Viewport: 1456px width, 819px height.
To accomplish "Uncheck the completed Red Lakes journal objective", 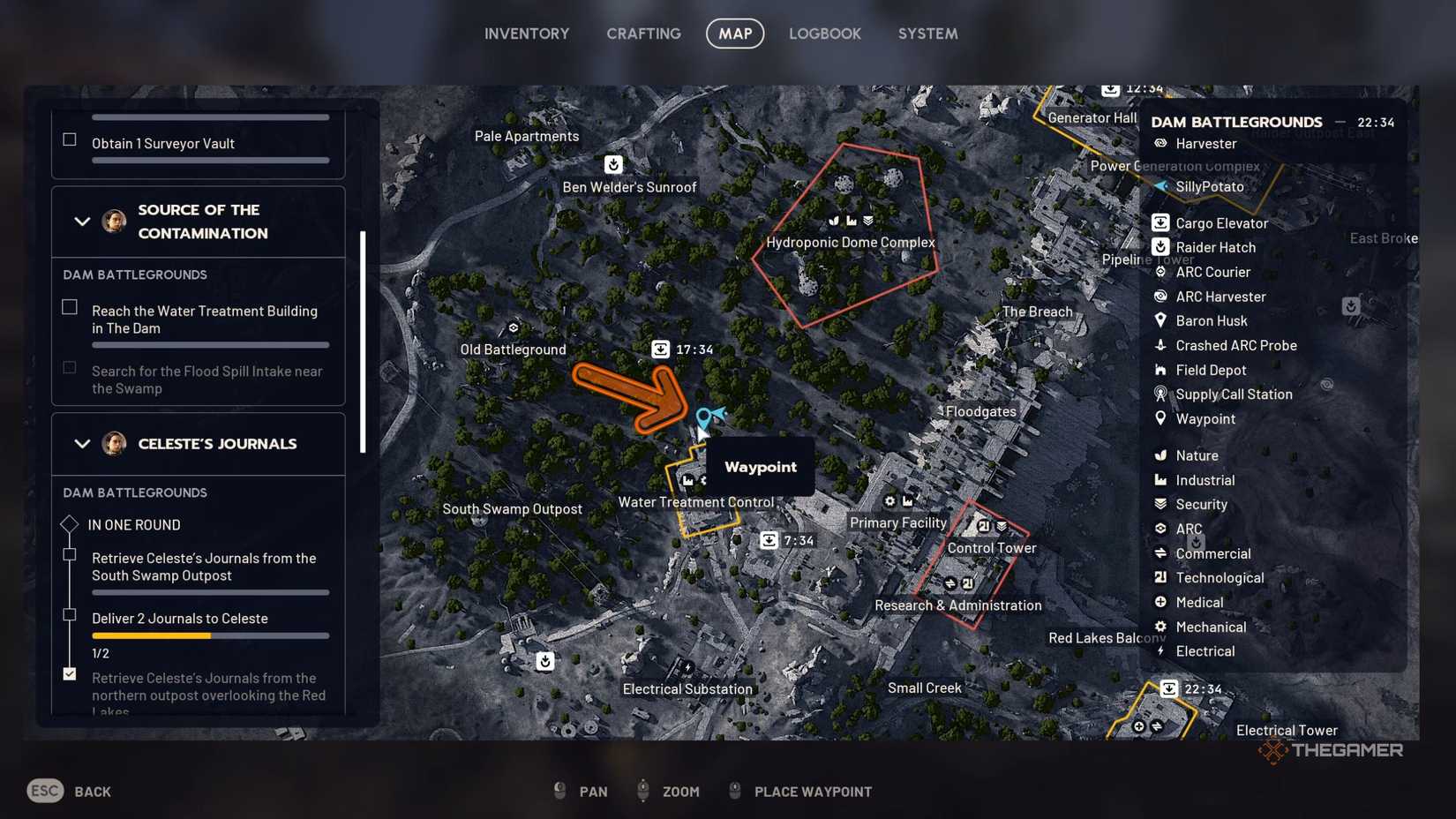I will tap(69, 673).
